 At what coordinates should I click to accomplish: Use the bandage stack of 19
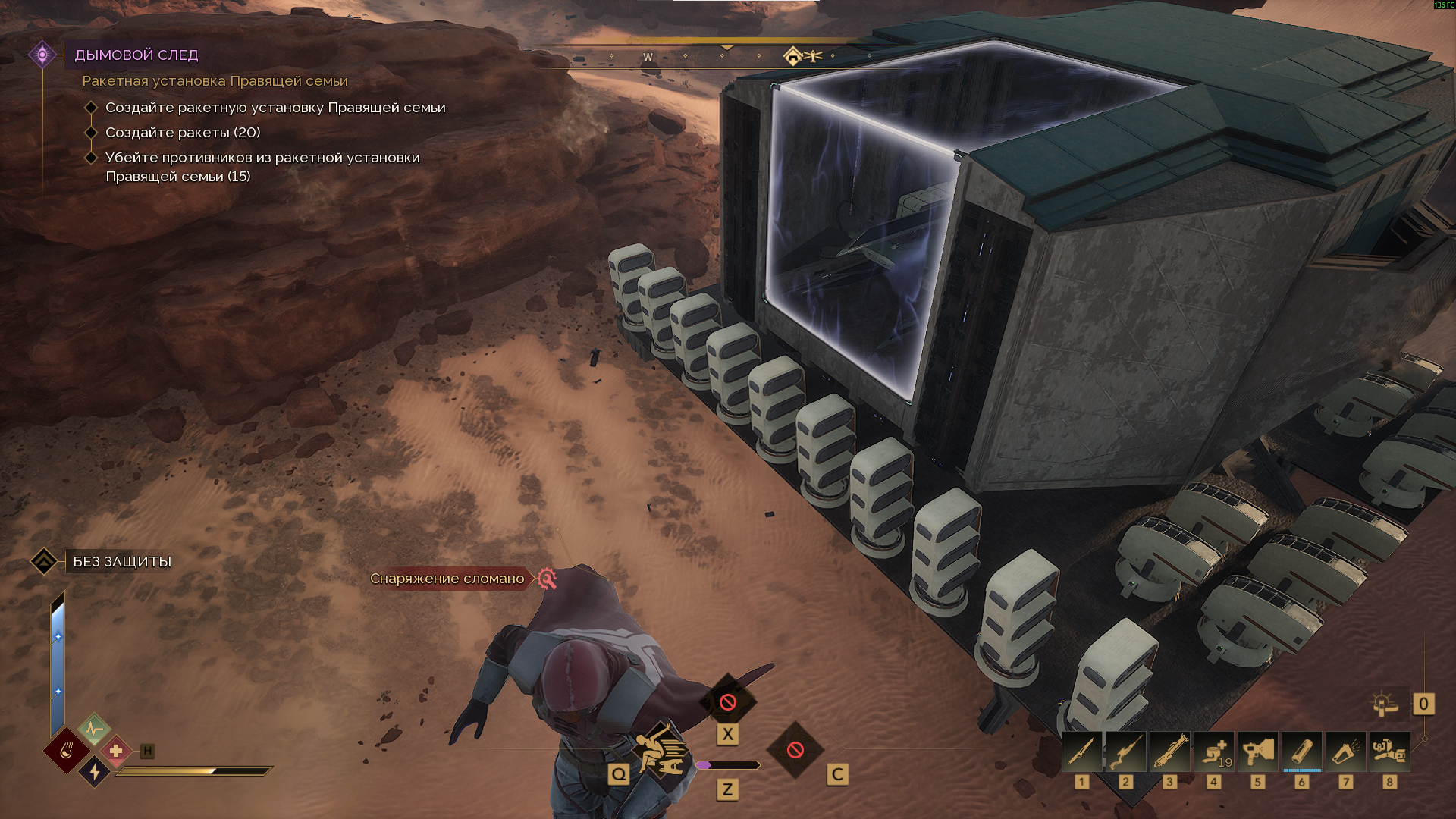pyautogui.click(x=1213, y=752)
